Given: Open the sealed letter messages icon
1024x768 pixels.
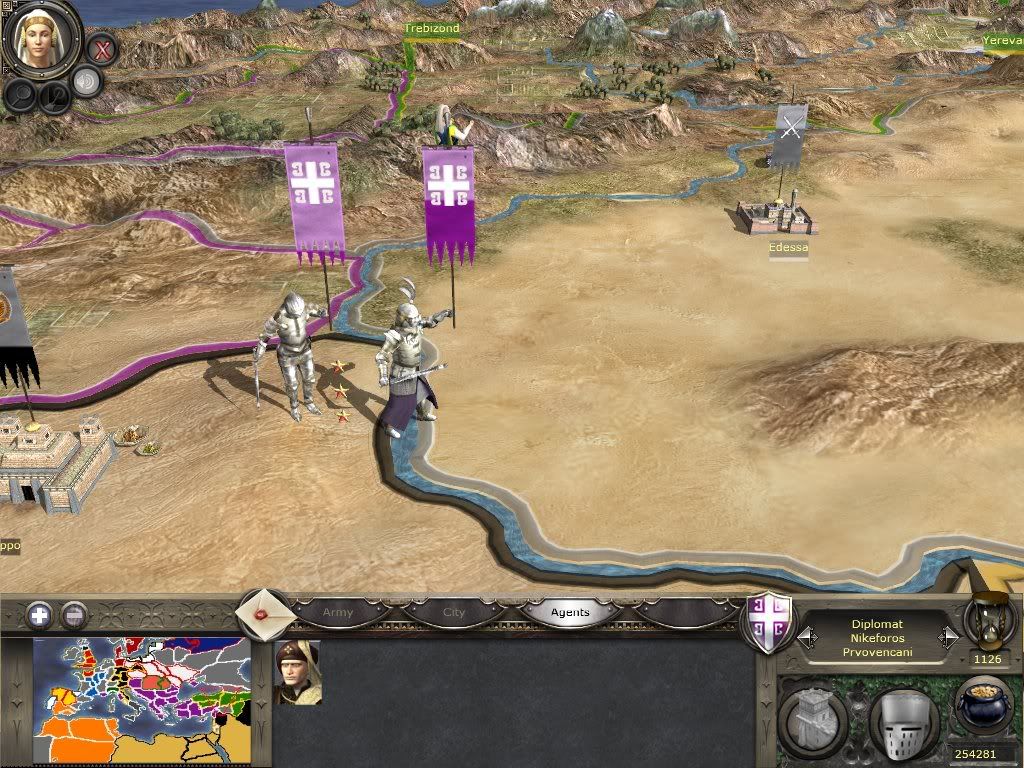Looking at the screenshot, I should [265, 612].
